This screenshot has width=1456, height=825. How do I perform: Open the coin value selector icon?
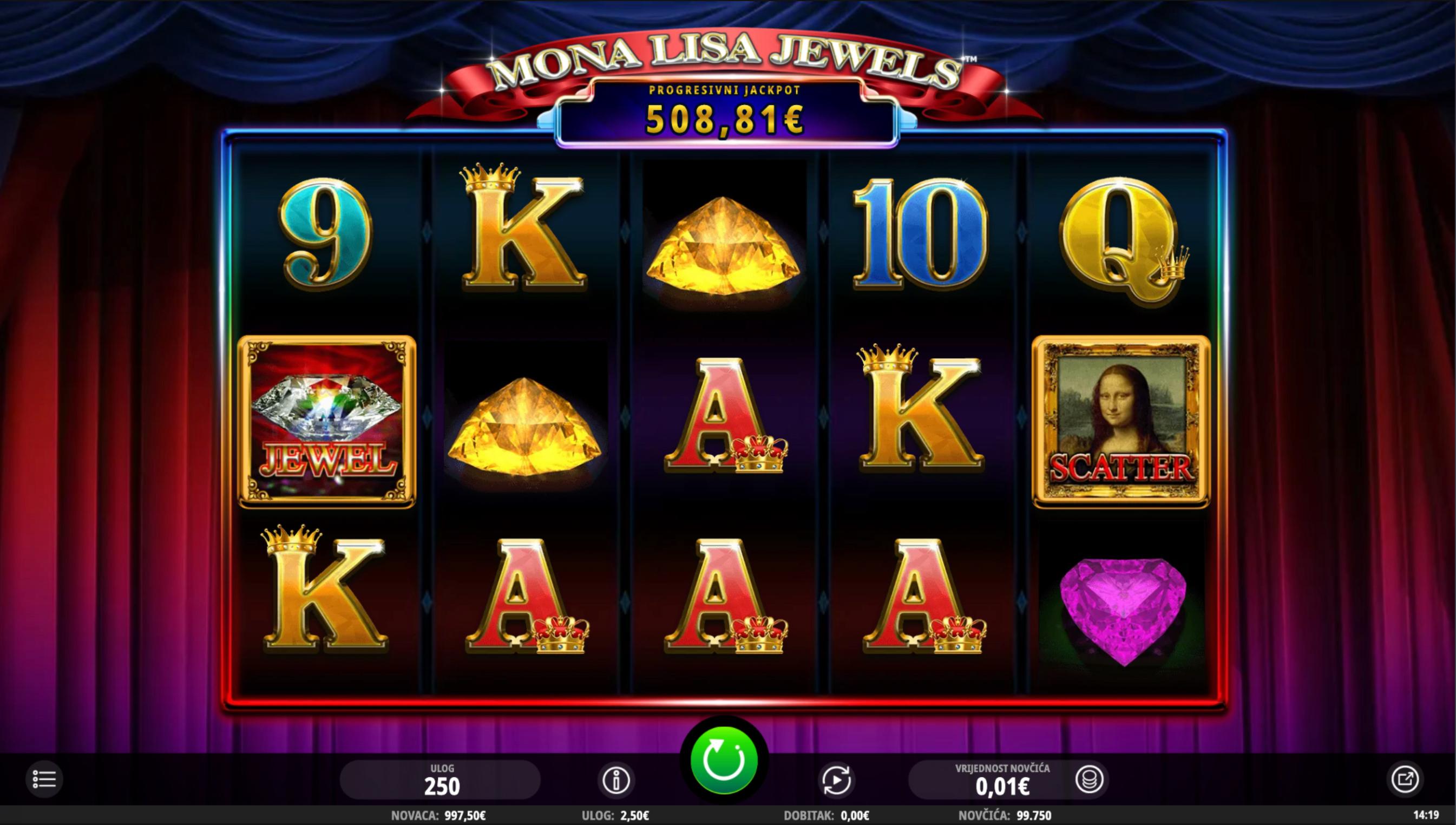click(x=1089, y=781)
